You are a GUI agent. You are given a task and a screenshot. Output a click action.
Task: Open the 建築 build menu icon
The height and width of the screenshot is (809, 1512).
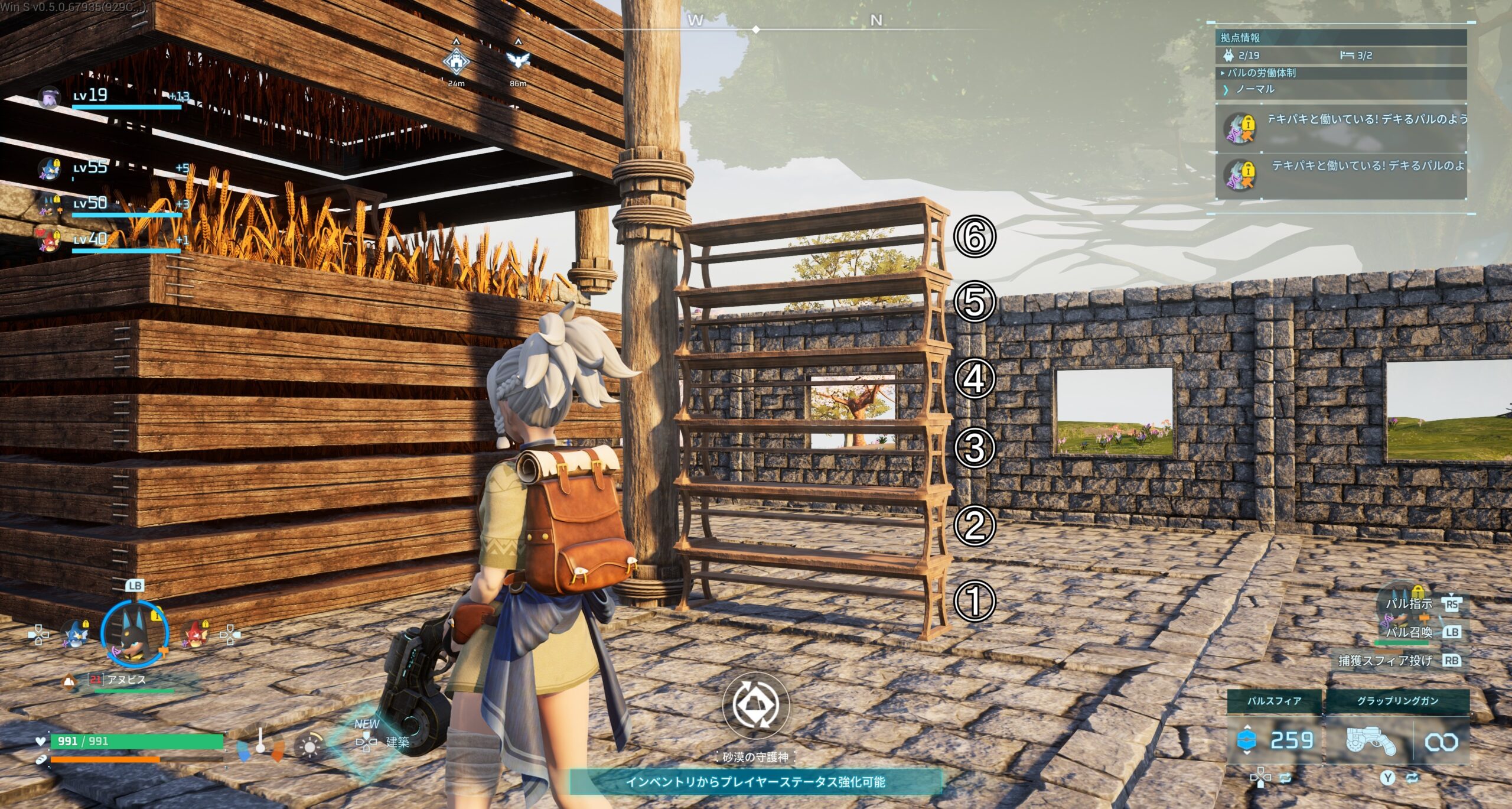point(367,742)
